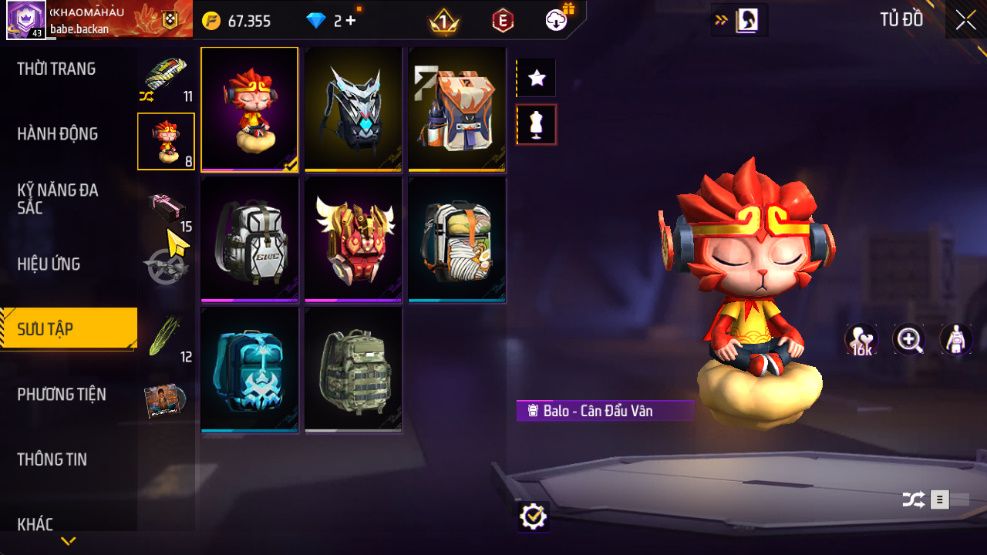Open the Hiệu Ứng category
This screenshot has height=555, width=987.
pyautogui.click(x=49, y=264)
